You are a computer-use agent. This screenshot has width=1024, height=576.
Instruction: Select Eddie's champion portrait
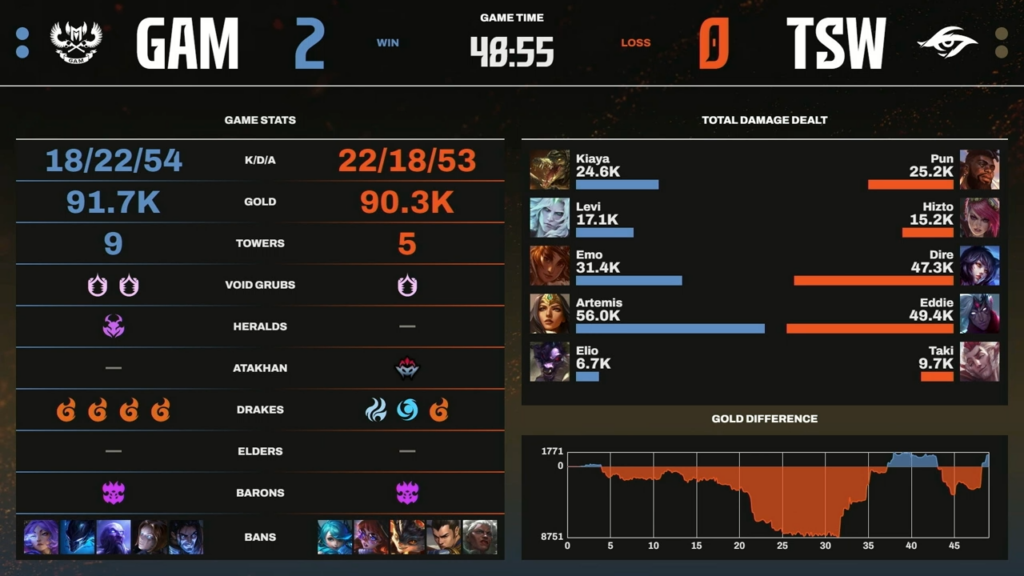pyautogui.click(x=979, y=313)
